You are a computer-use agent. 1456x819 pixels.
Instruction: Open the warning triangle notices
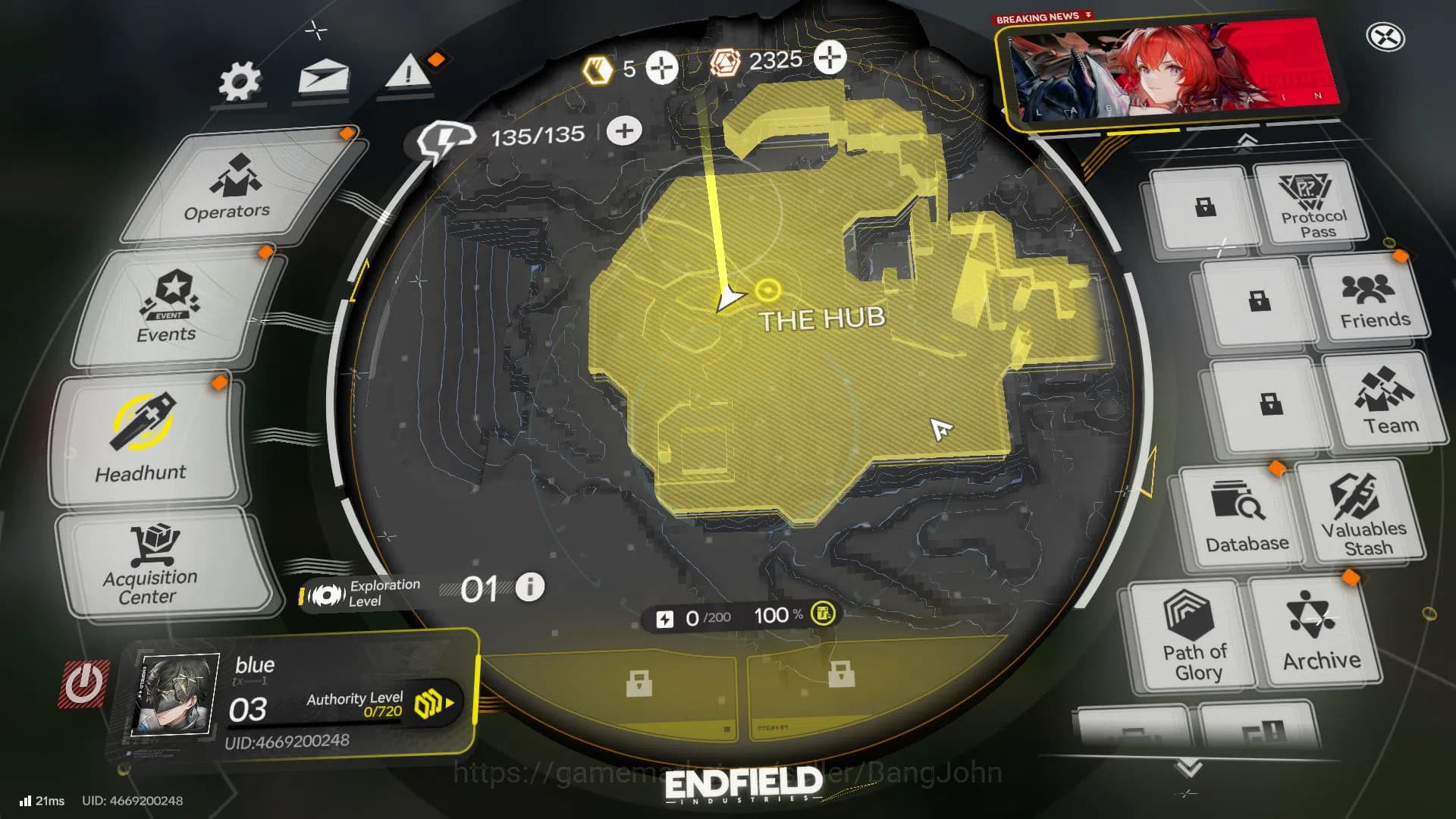(409, 74)
